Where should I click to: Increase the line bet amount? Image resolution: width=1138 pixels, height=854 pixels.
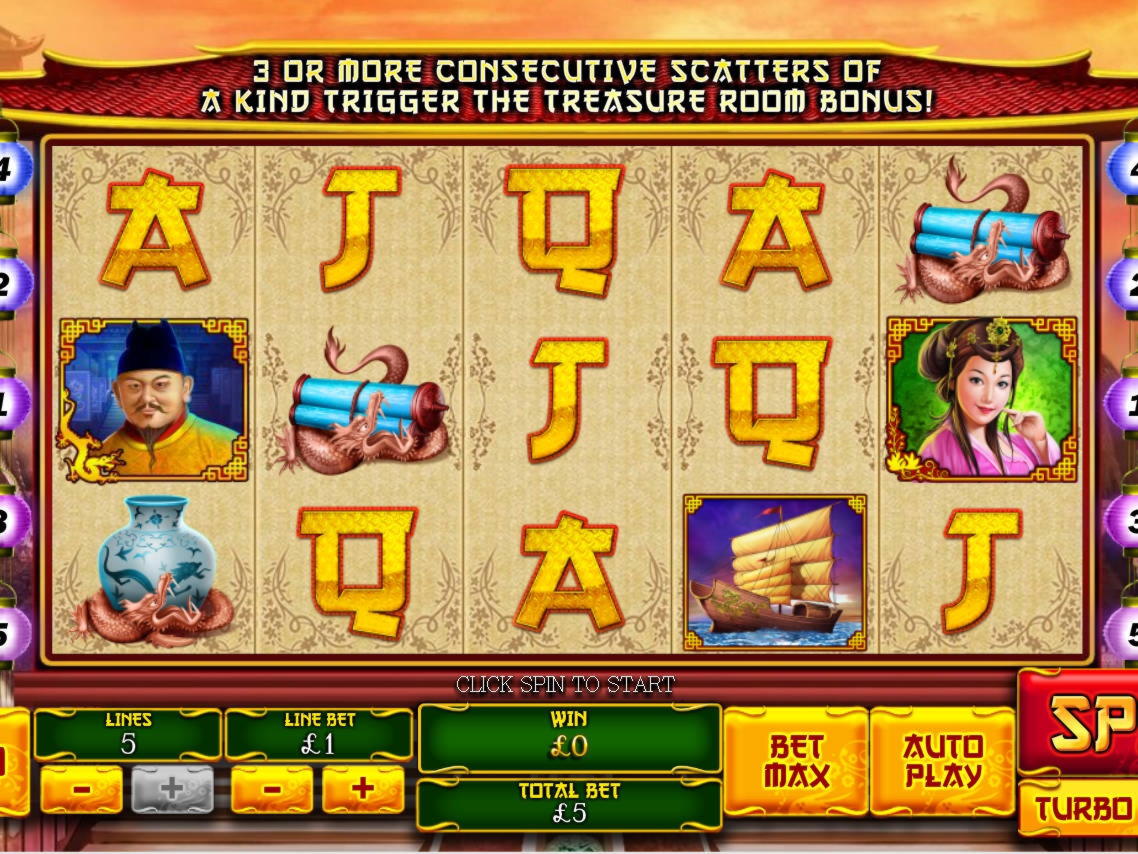pos(363,789)
